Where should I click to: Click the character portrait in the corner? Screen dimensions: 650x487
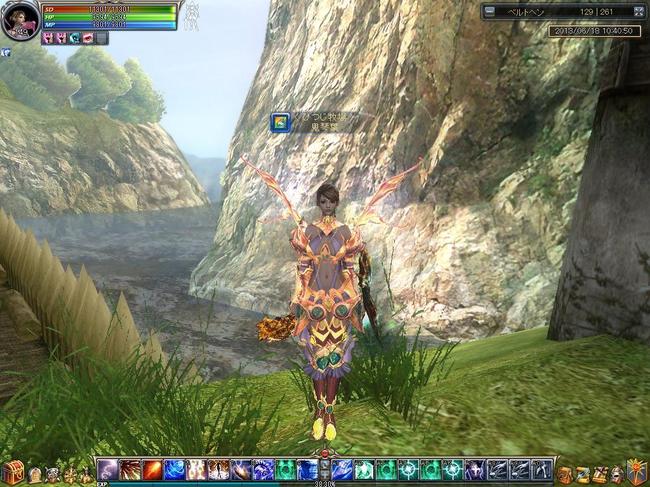click(x=20, y=21)
